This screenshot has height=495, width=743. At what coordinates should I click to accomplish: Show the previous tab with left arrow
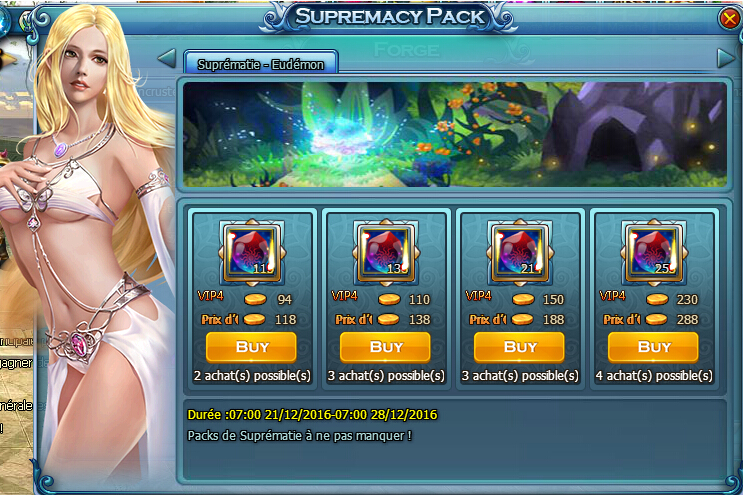coord(167,58)
